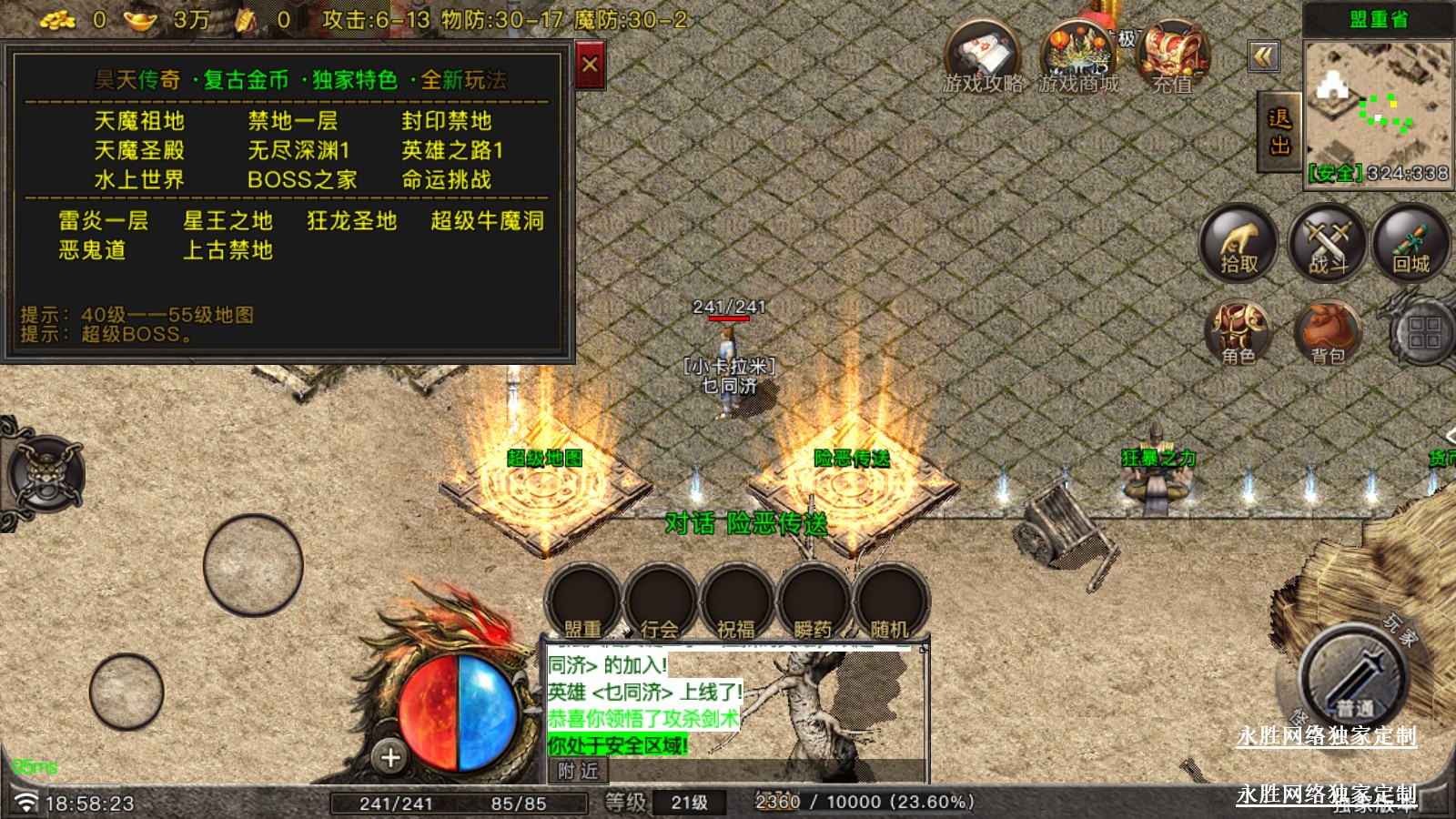Teleport to 封印禁地
The height and width of the screenshot is (819, 1456).
(446, 121)
